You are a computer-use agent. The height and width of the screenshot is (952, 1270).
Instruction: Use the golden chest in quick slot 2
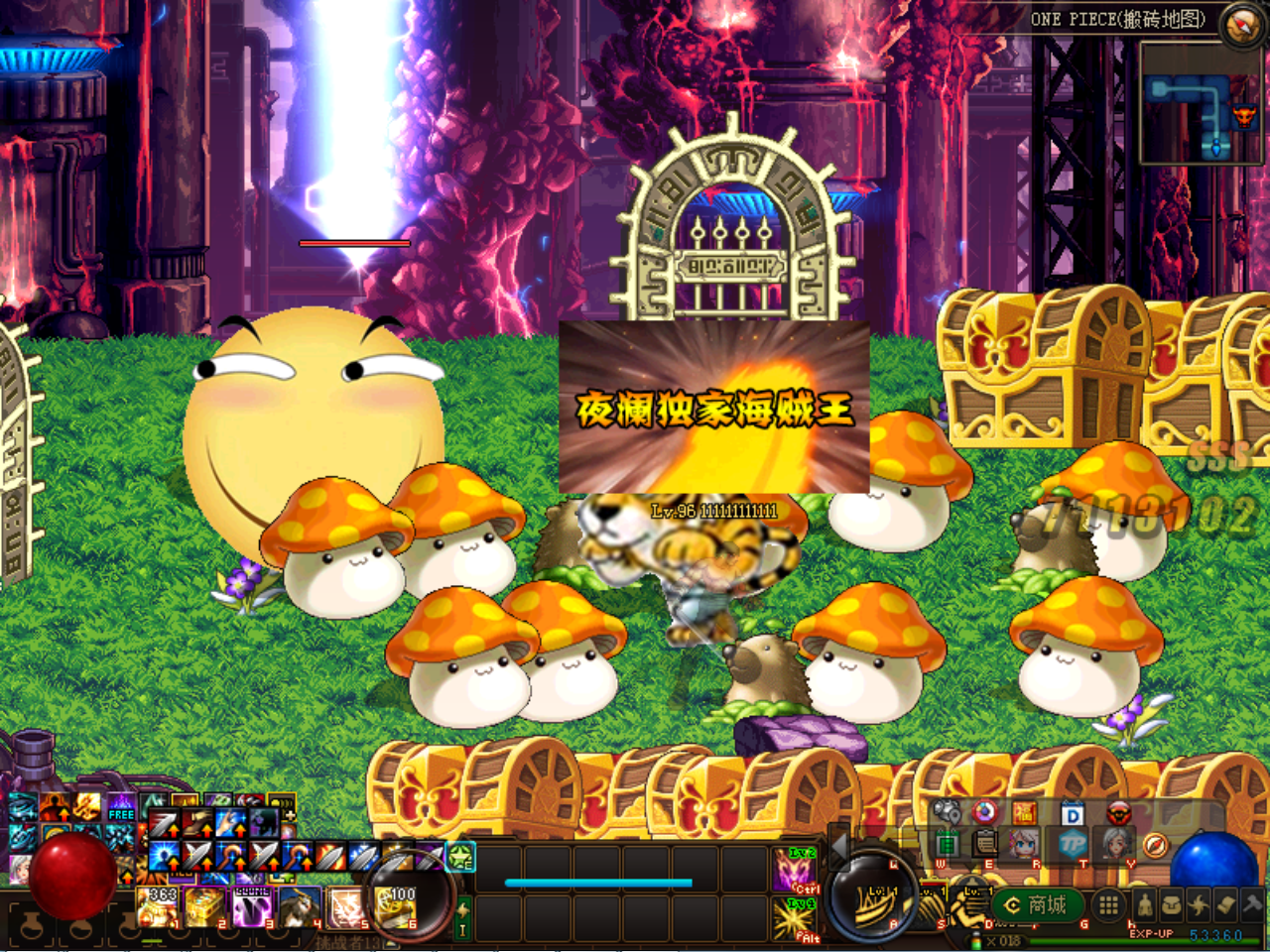point(205,906)
